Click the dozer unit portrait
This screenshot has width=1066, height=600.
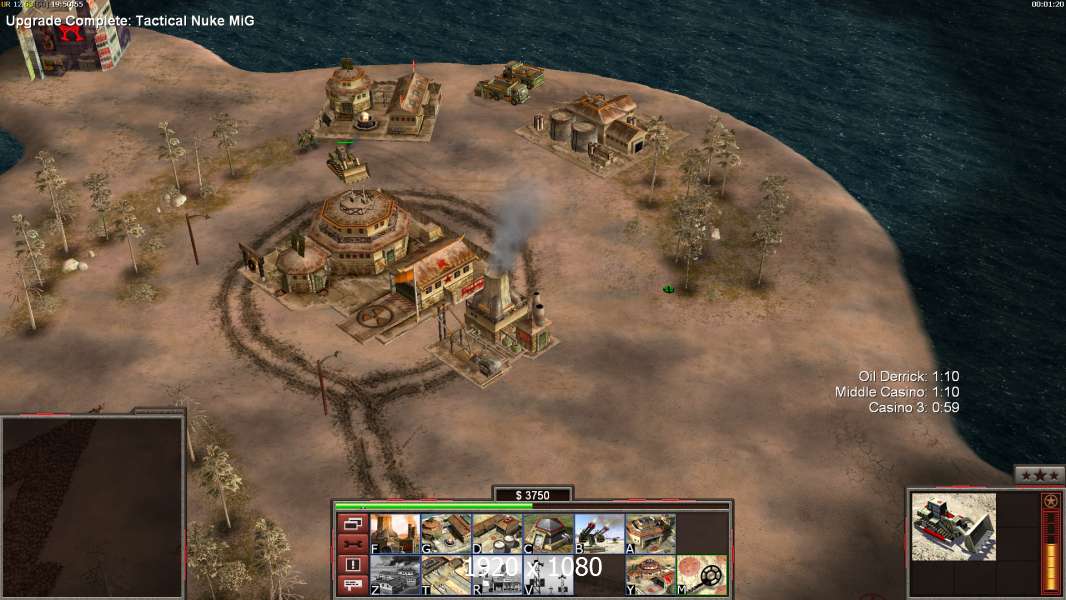pos(953,526)
